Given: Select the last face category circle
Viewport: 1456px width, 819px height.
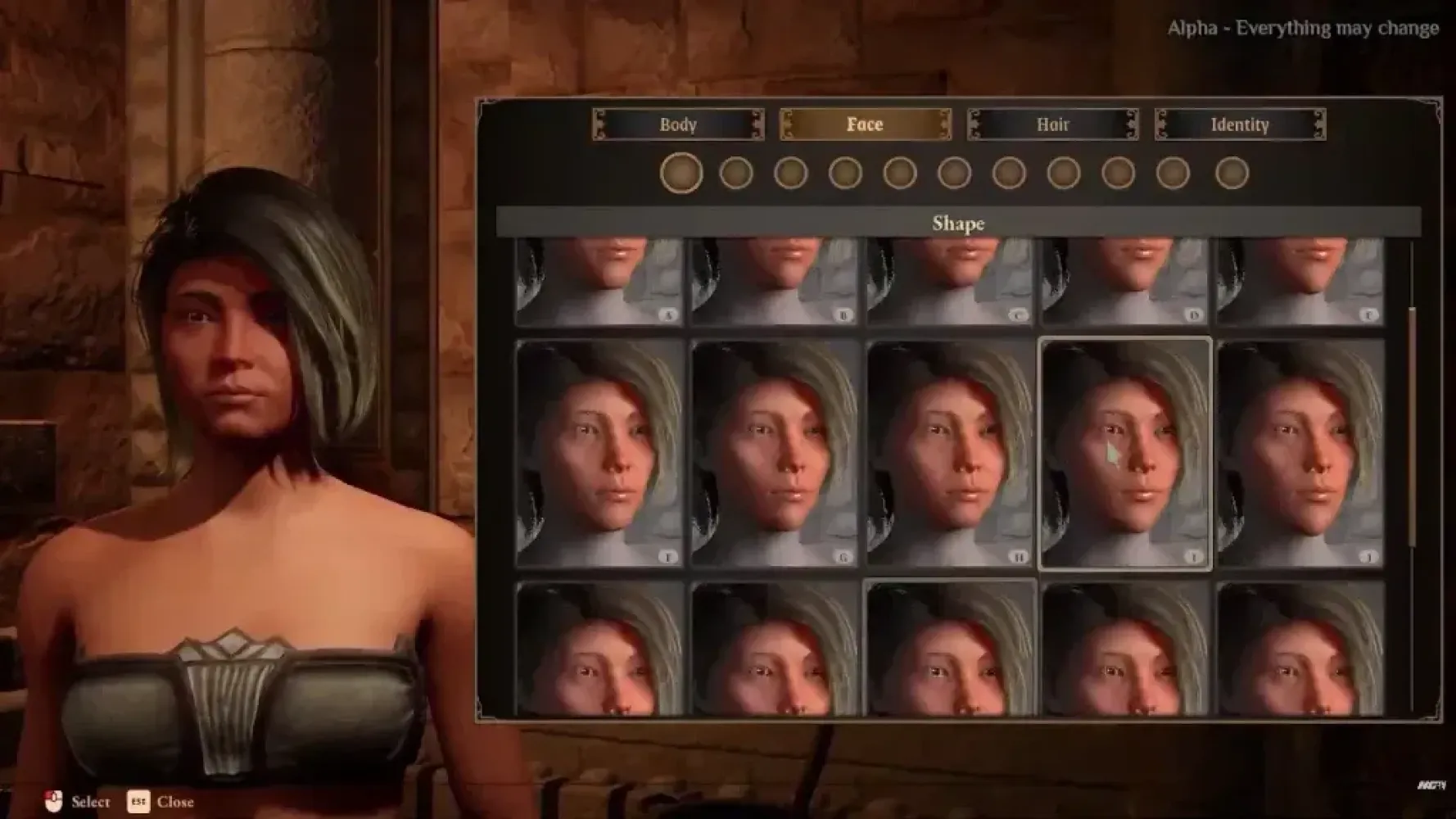Looking at the screenshot, I should pos(1232,173).
